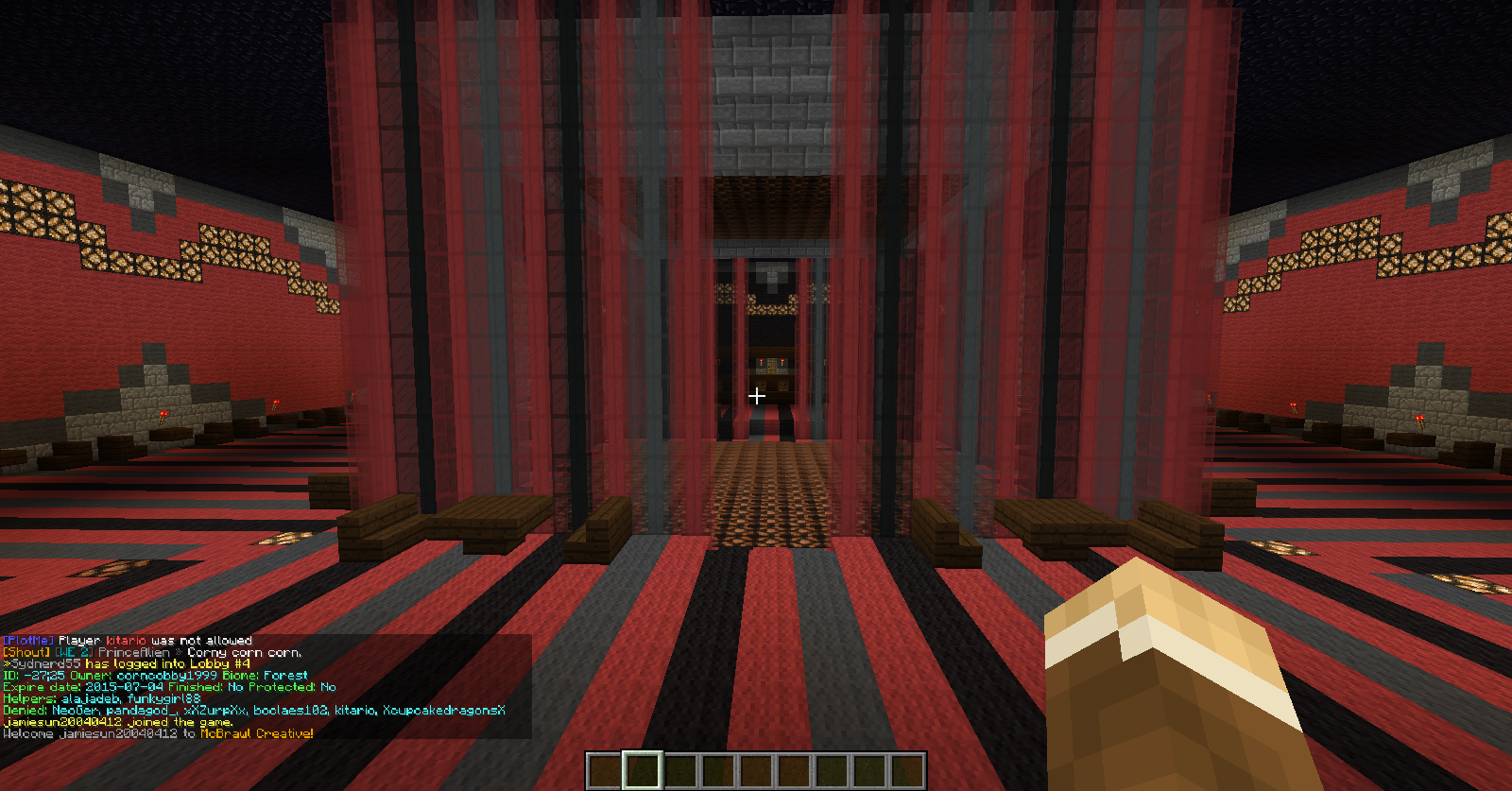Screen dimensions: 1512x791
Task: Select the highlighted hotbar slot
Action: click(x=642, y=770)
